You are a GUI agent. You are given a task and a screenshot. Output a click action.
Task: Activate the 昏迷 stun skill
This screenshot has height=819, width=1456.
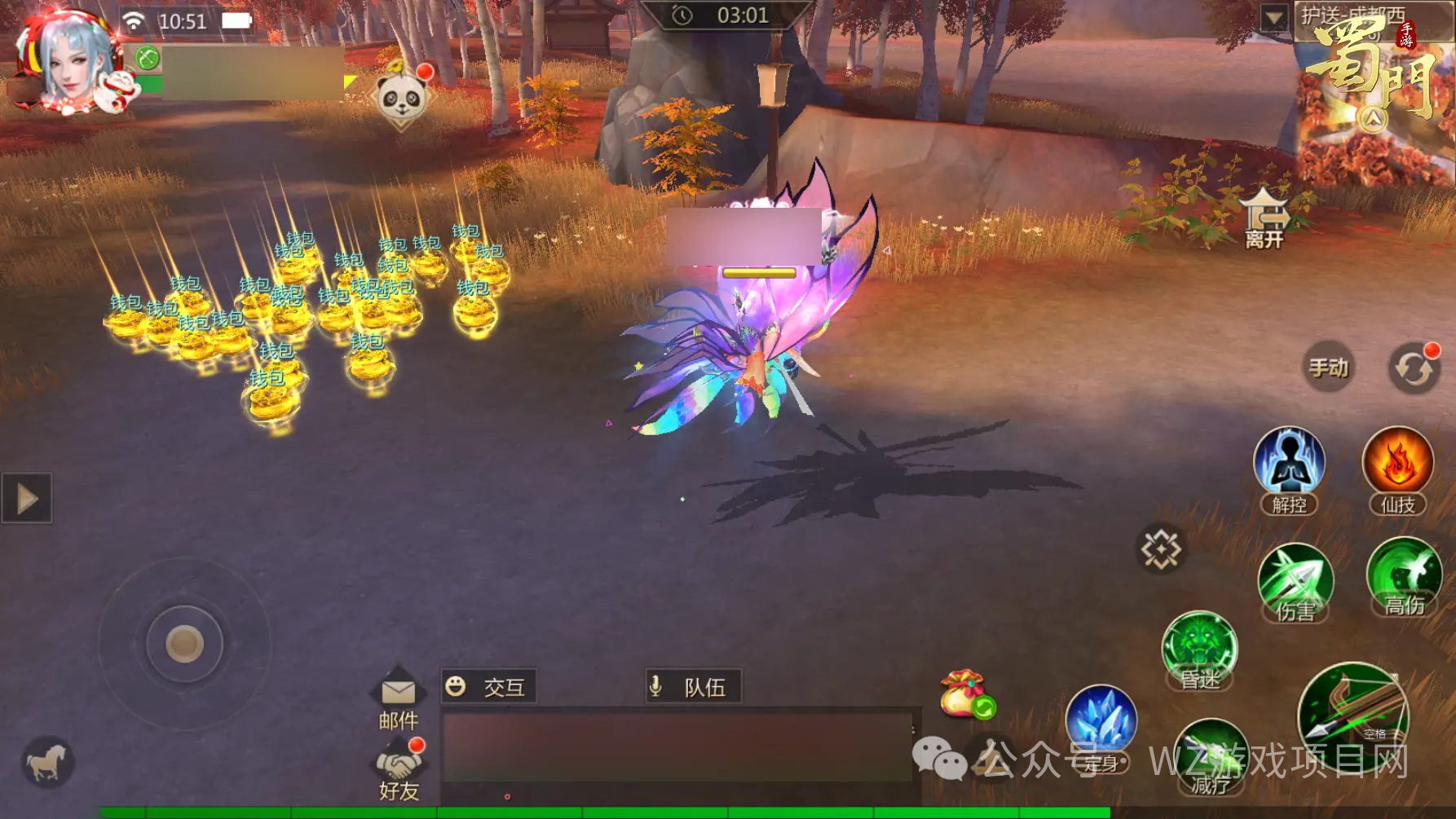[x=1199, y=649]
